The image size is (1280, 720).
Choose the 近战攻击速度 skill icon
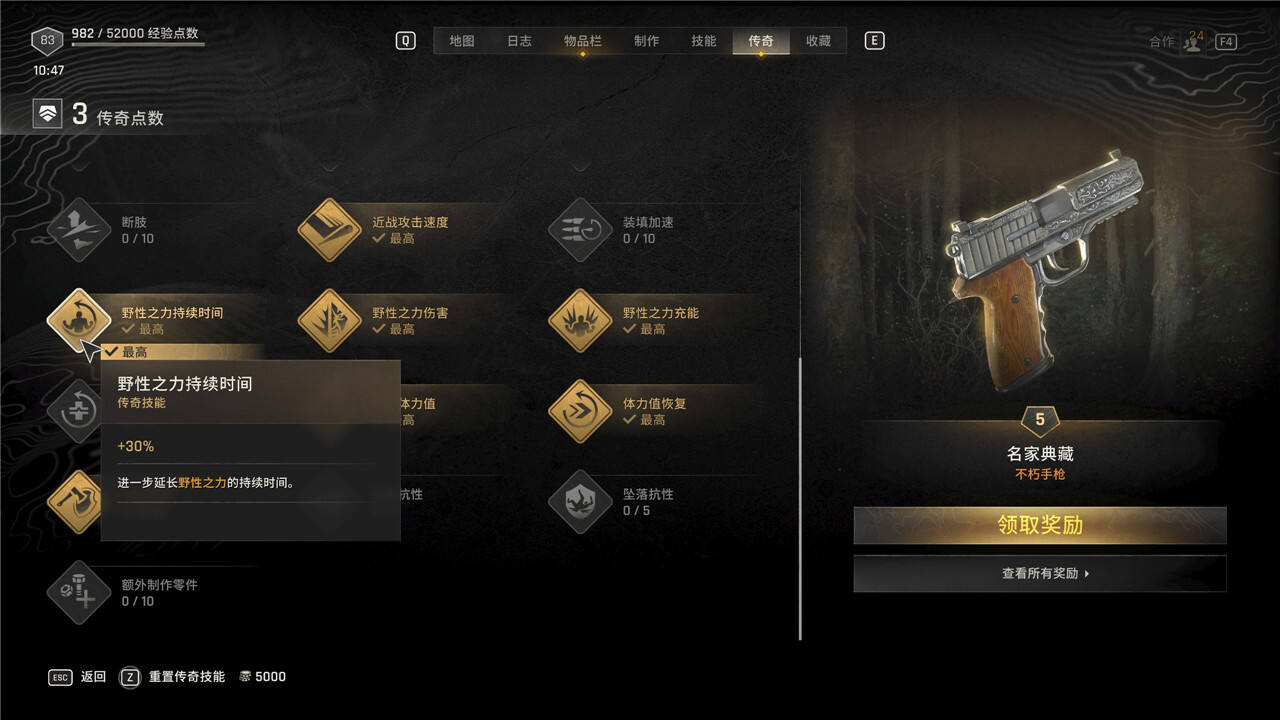(330, 230)
